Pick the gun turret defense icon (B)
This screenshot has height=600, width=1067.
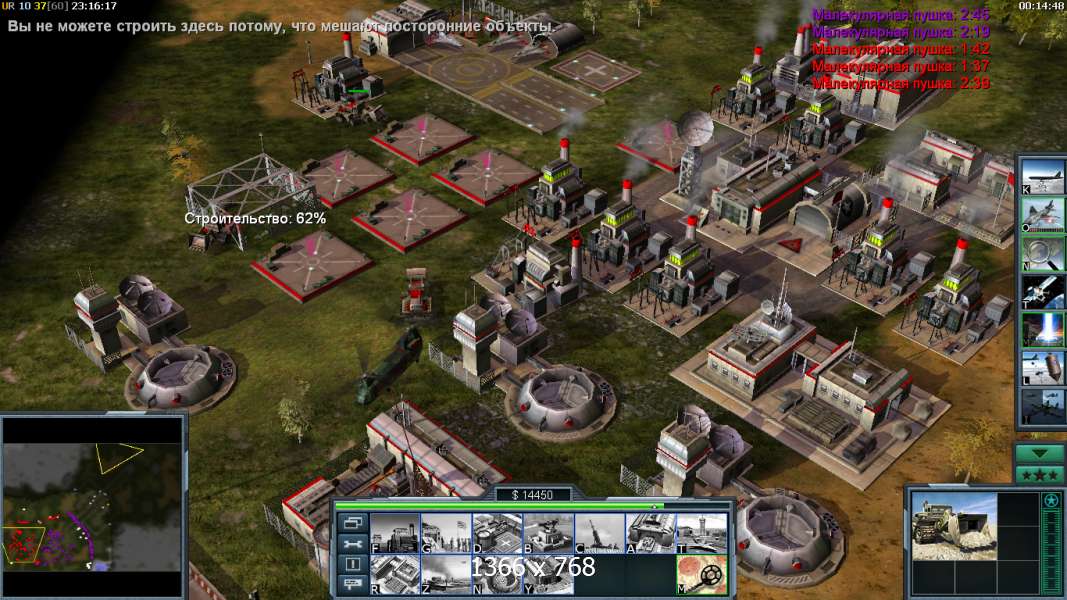pos(548,533)
